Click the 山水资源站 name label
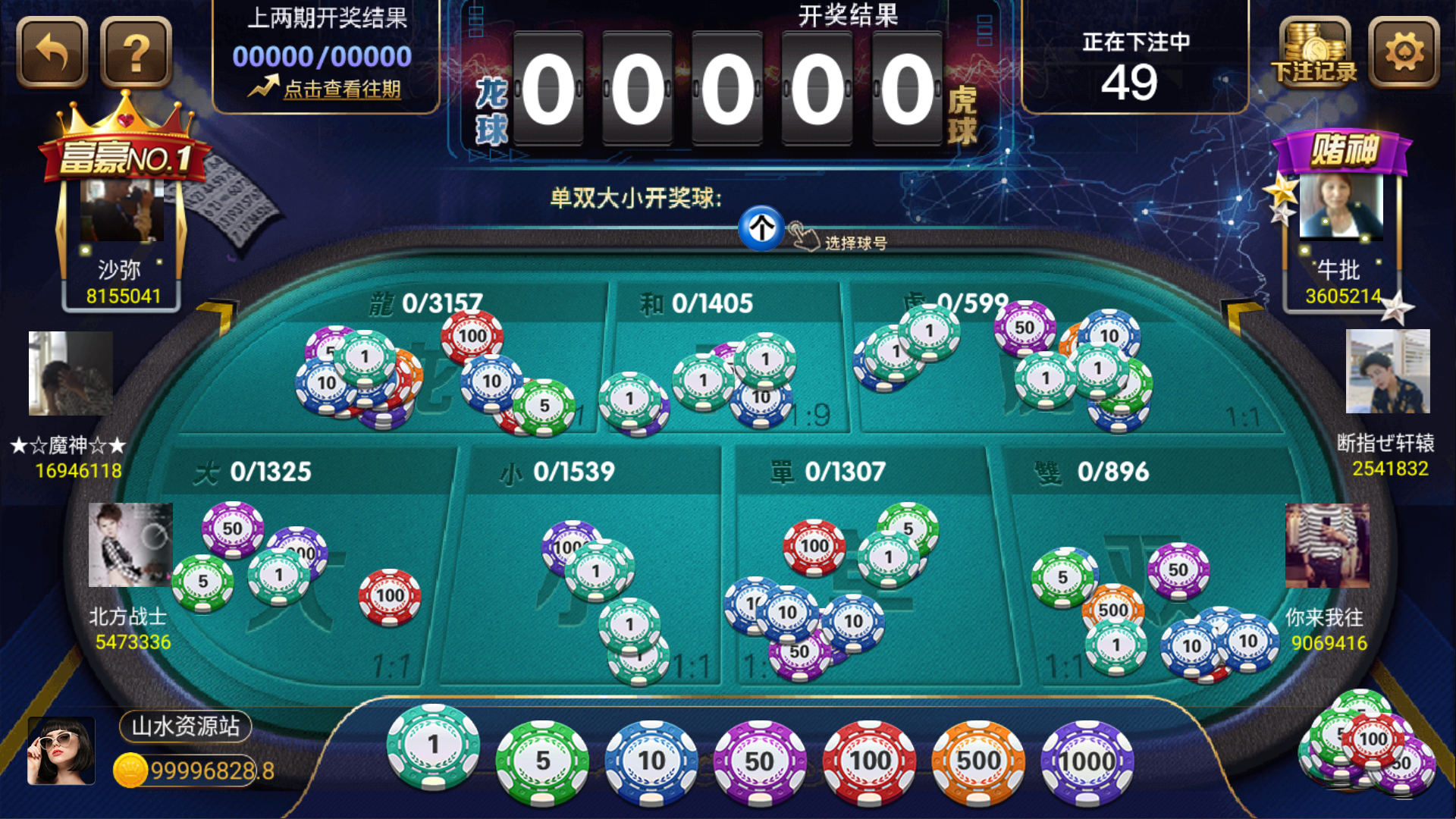Screen dimensions: 1456x819 pyautogui.click(x=184, y=726)
